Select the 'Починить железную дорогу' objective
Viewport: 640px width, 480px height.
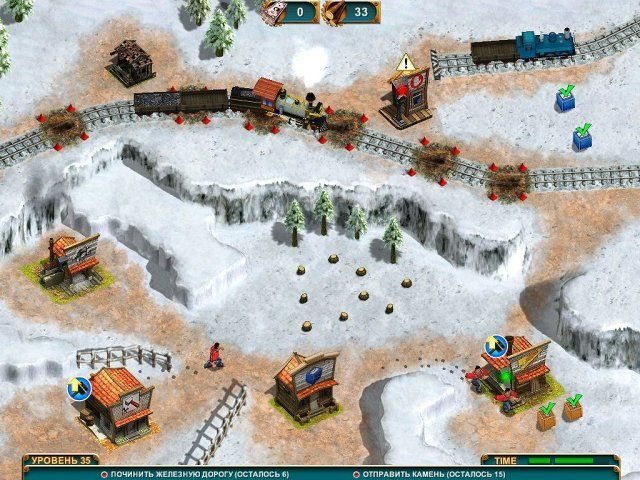(x=200, y=473)
